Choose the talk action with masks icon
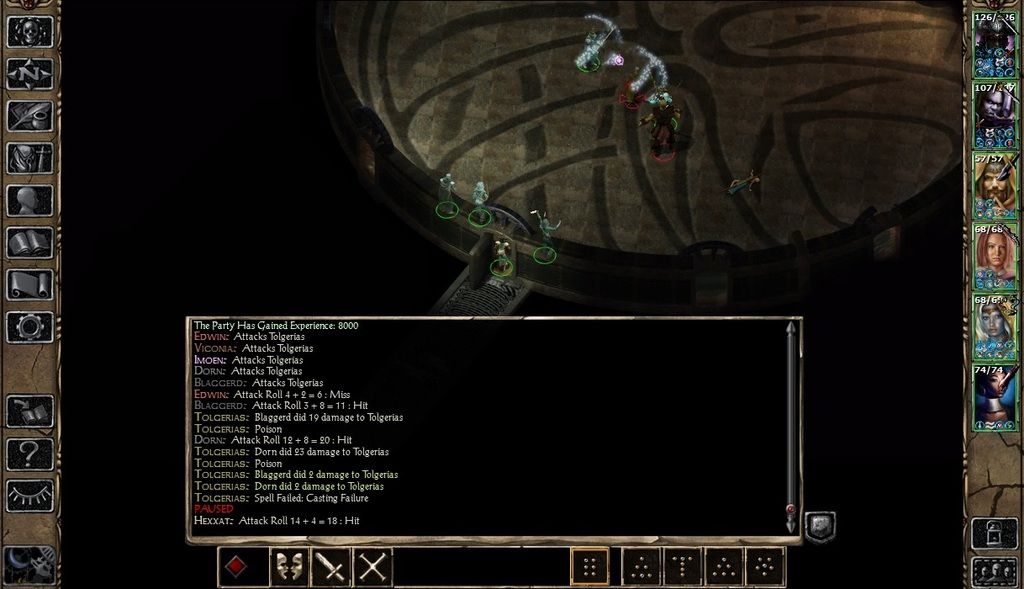This screenshot has width=1024, height=589. 289,567
